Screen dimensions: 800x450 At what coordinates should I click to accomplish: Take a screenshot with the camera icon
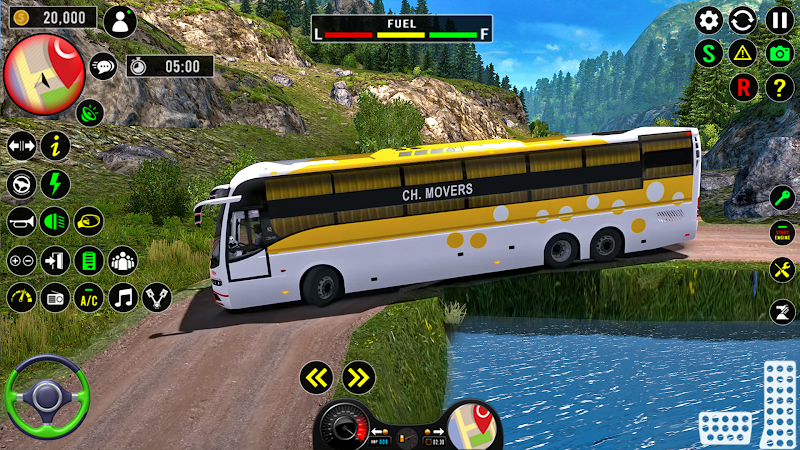(779, 53)
